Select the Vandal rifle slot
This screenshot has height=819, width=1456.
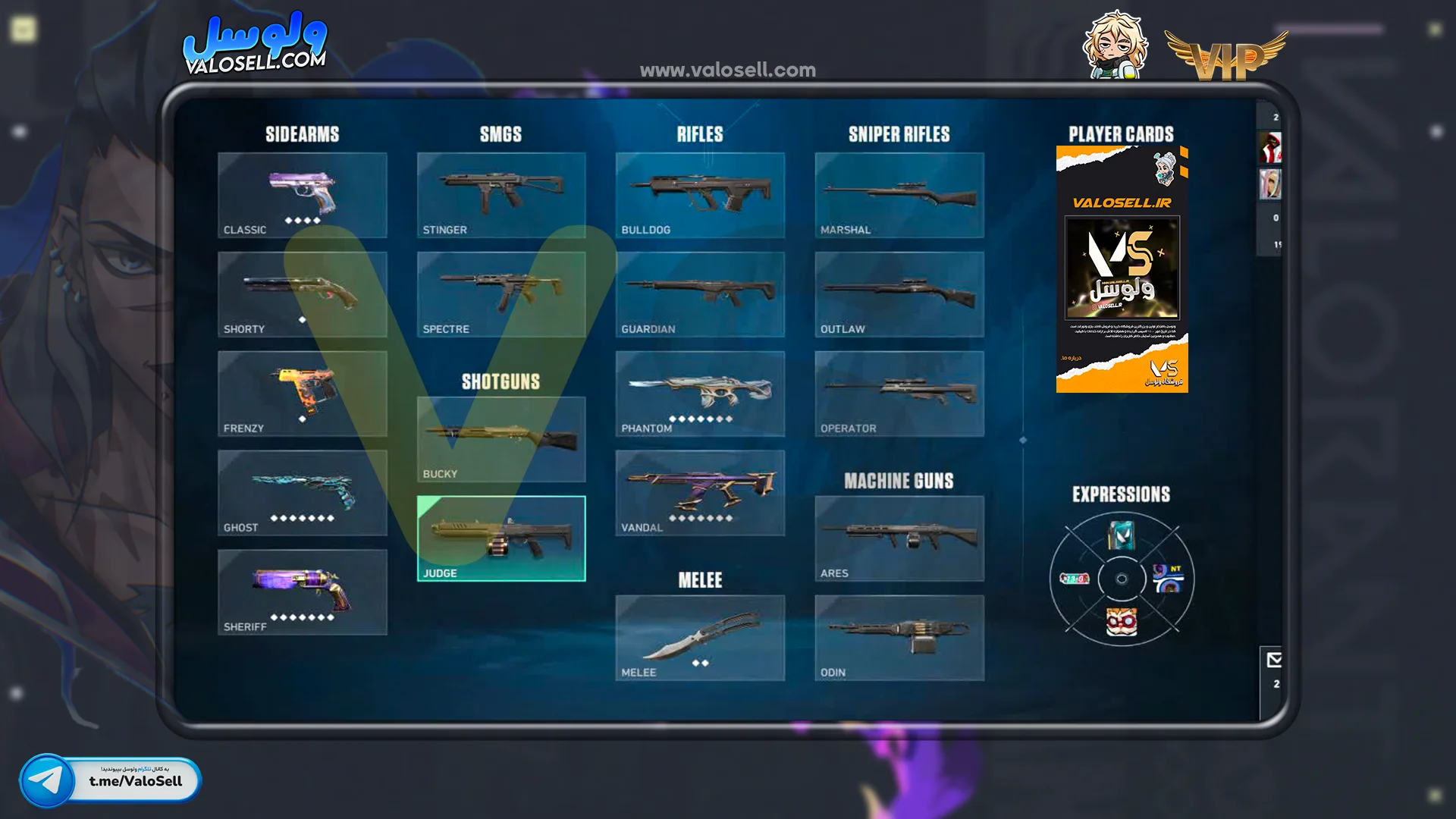700,493
